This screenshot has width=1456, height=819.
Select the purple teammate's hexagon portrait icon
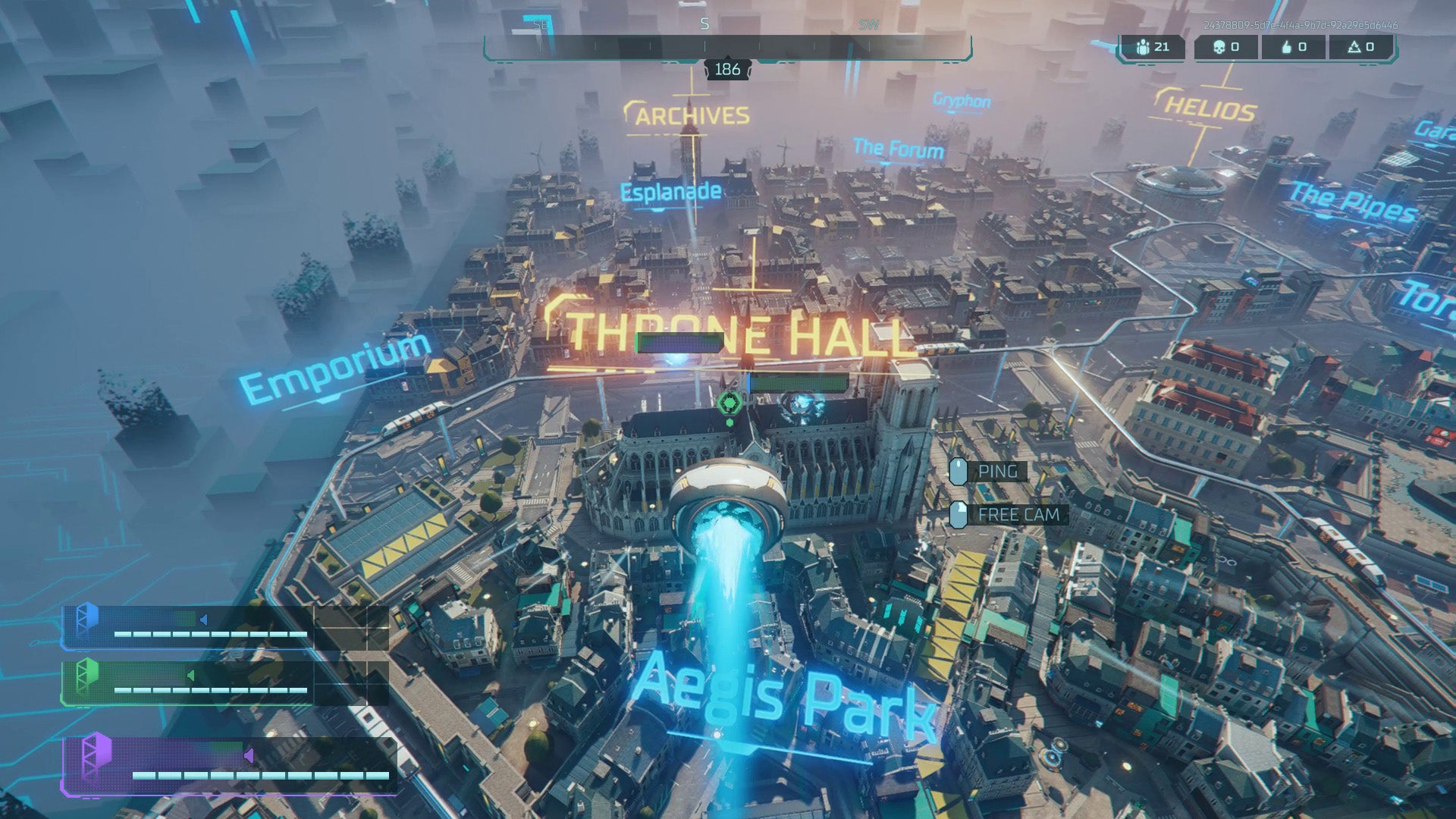coord(97,753)
